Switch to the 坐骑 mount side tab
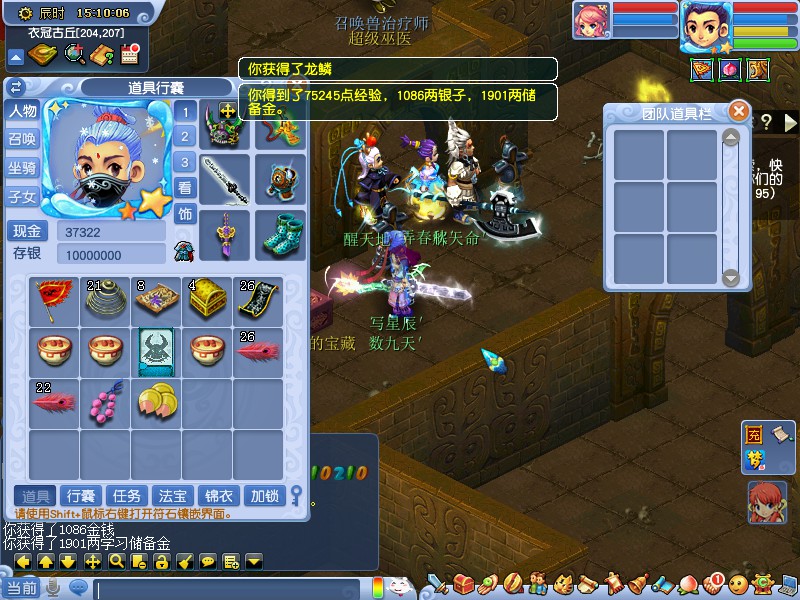800x600 pixels. pyautogui.click(x=22, y=168)
